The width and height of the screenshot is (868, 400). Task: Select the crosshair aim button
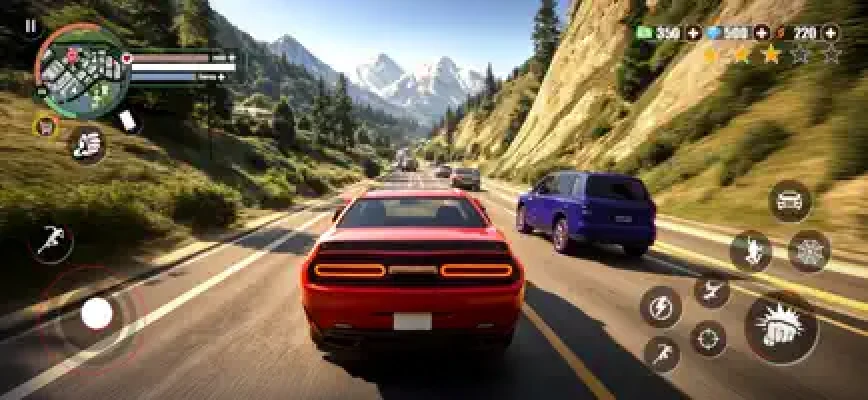point(709,338)
